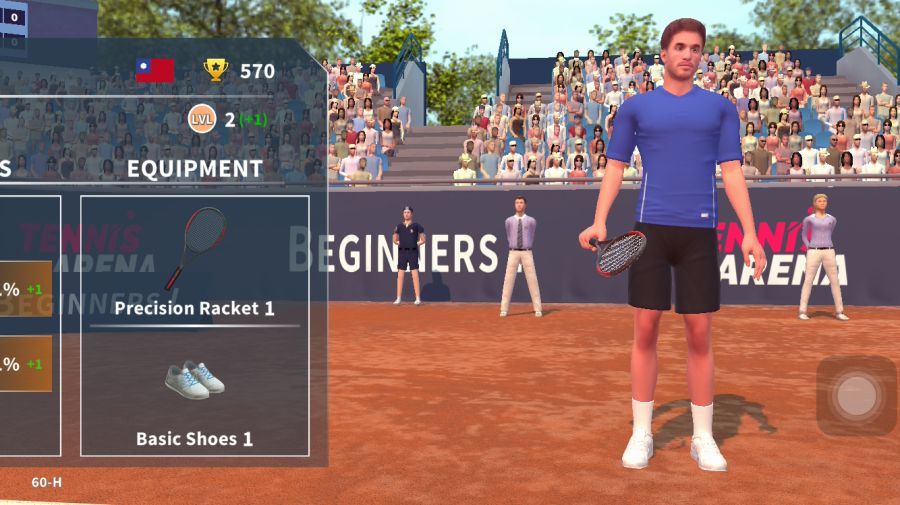
Task: Tap the orange LVL badge
Action: click(202, 120)
